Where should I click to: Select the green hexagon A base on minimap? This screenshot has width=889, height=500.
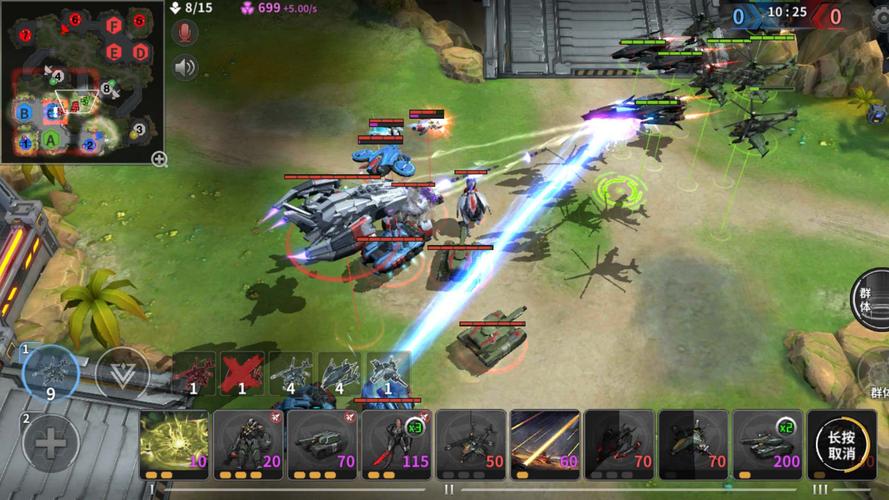(51, 140)
